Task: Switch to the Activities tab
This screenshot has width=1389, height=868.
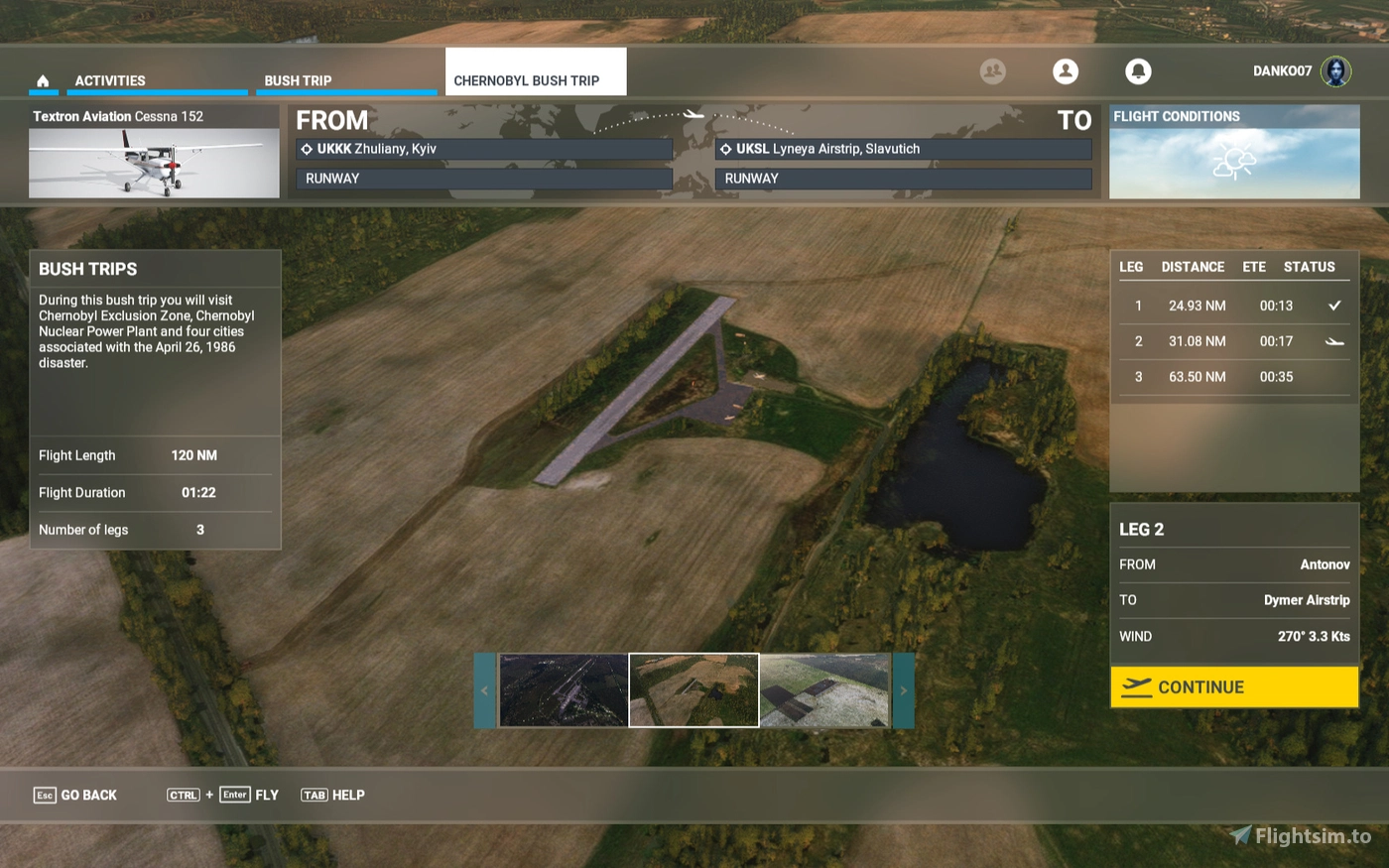Action: [109, 80]
